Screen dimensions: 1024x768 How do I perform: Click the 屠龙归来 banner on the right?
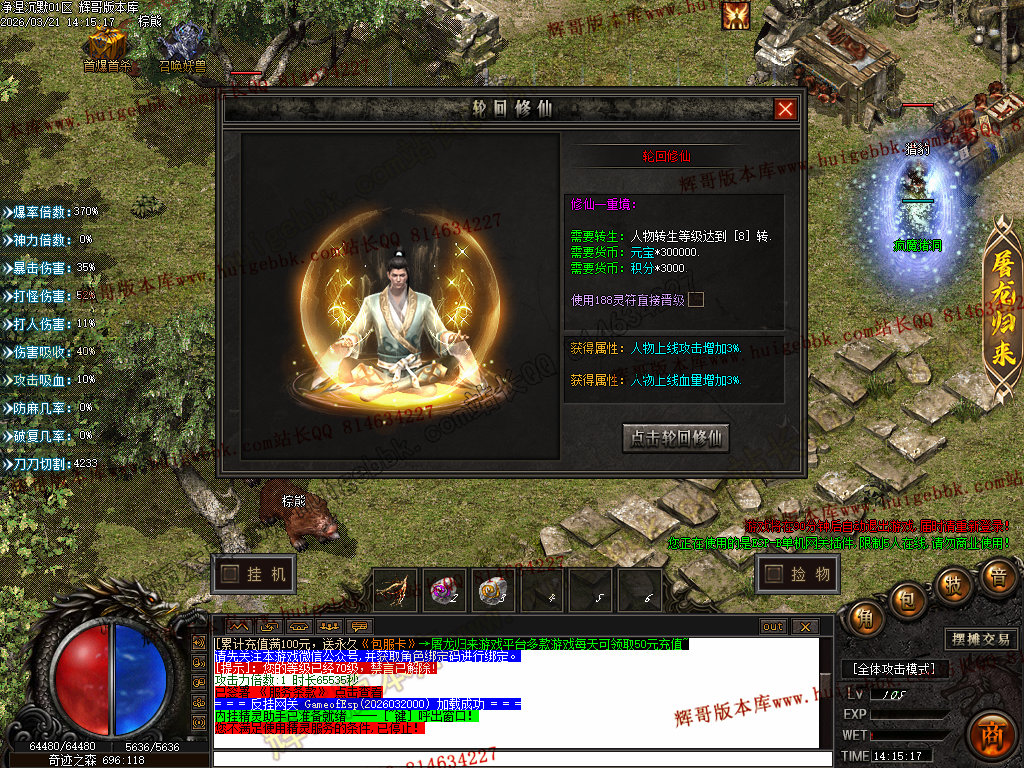tap(1001, 309)
